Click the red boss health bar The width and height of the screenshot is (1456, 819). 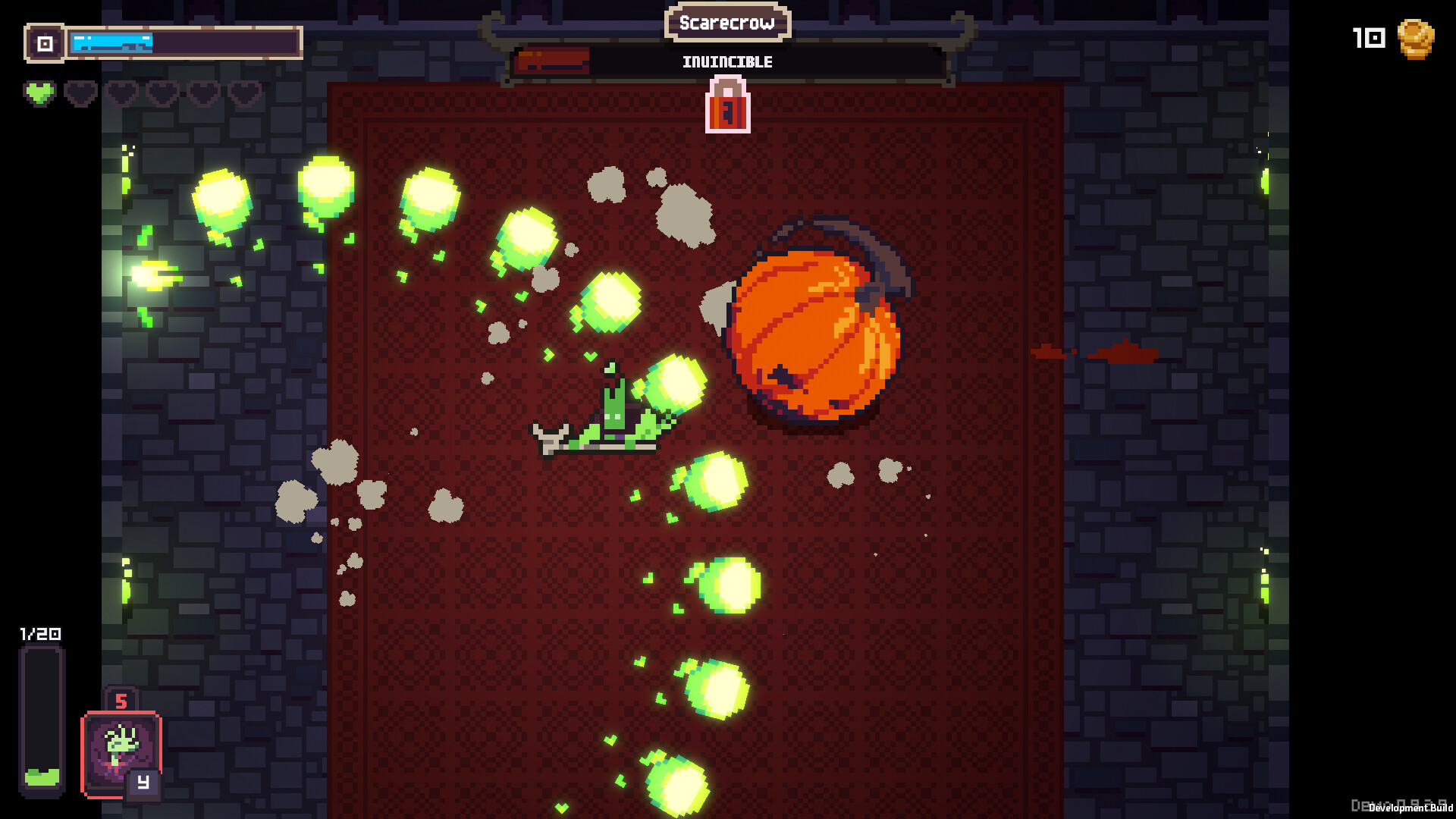[552, 61]
